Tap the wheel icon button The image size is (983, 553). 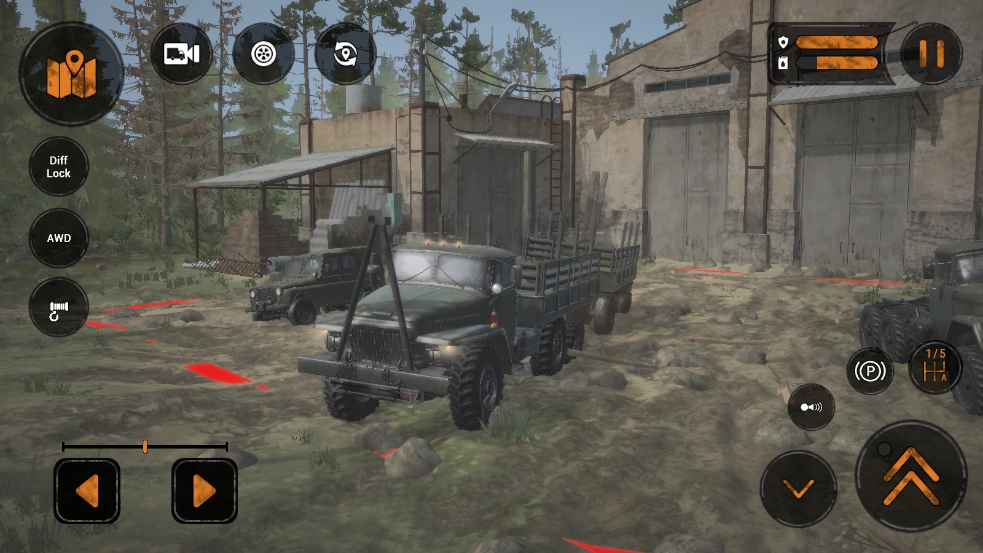[263, 53]
